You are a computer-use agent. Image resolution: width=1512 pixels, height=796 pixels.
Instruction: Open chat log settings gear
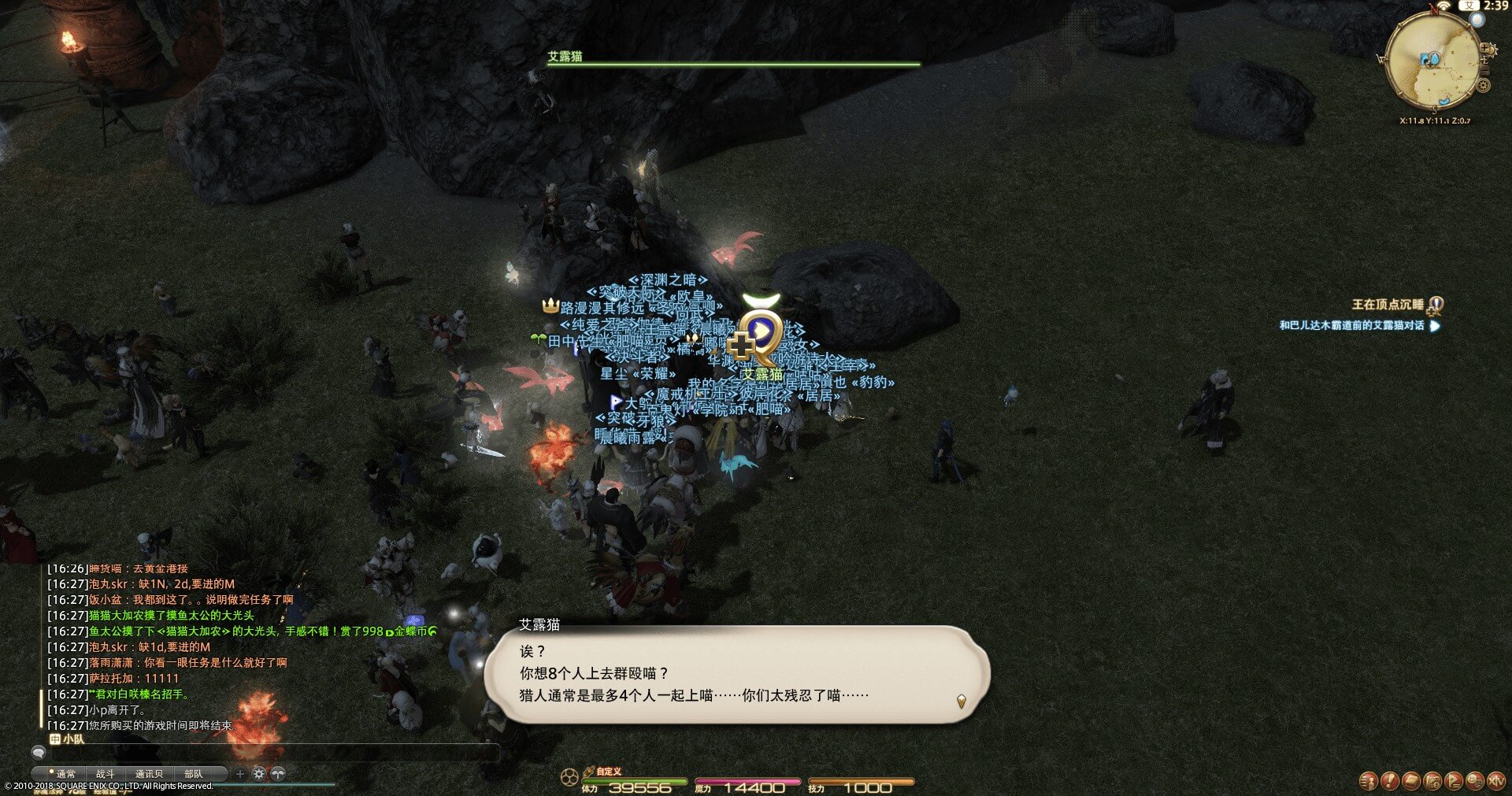(259, 774)
